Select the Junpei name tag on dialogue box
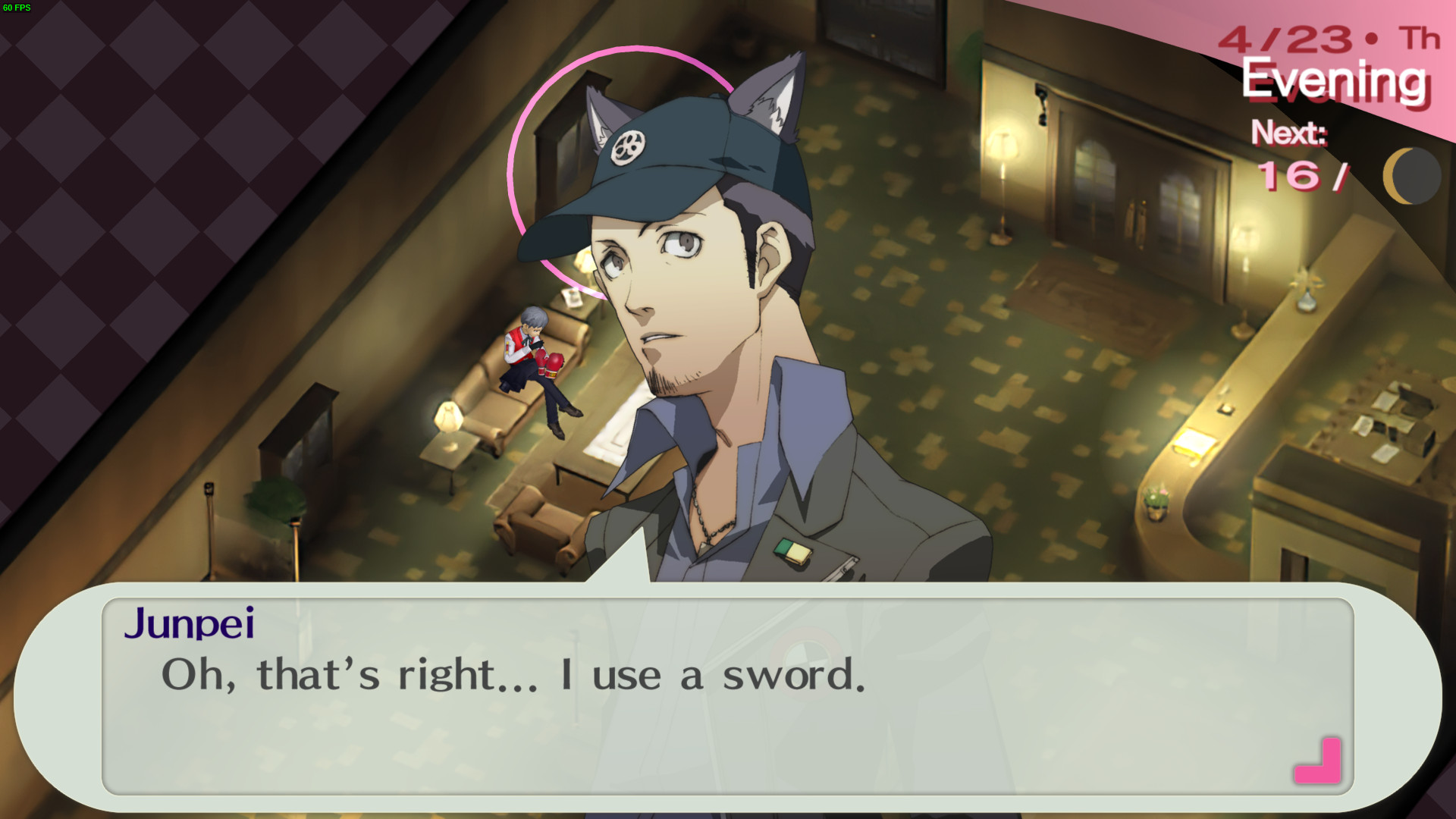Viewport: 1456px width, 819px height. tap(191, 625)
